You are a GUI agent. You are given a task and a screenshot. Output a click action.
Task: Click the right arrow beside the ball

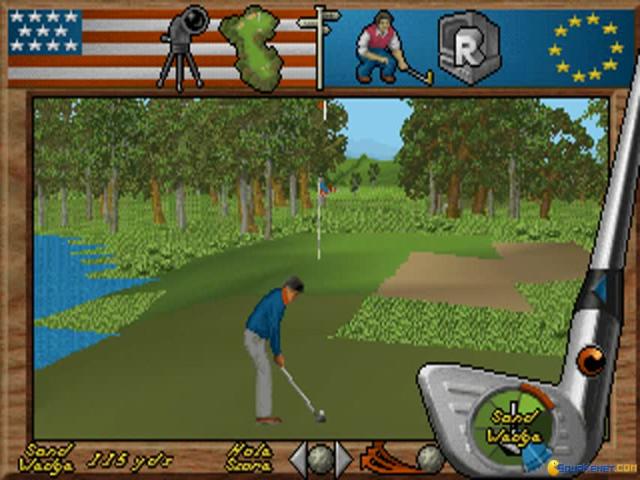(343, 459)
